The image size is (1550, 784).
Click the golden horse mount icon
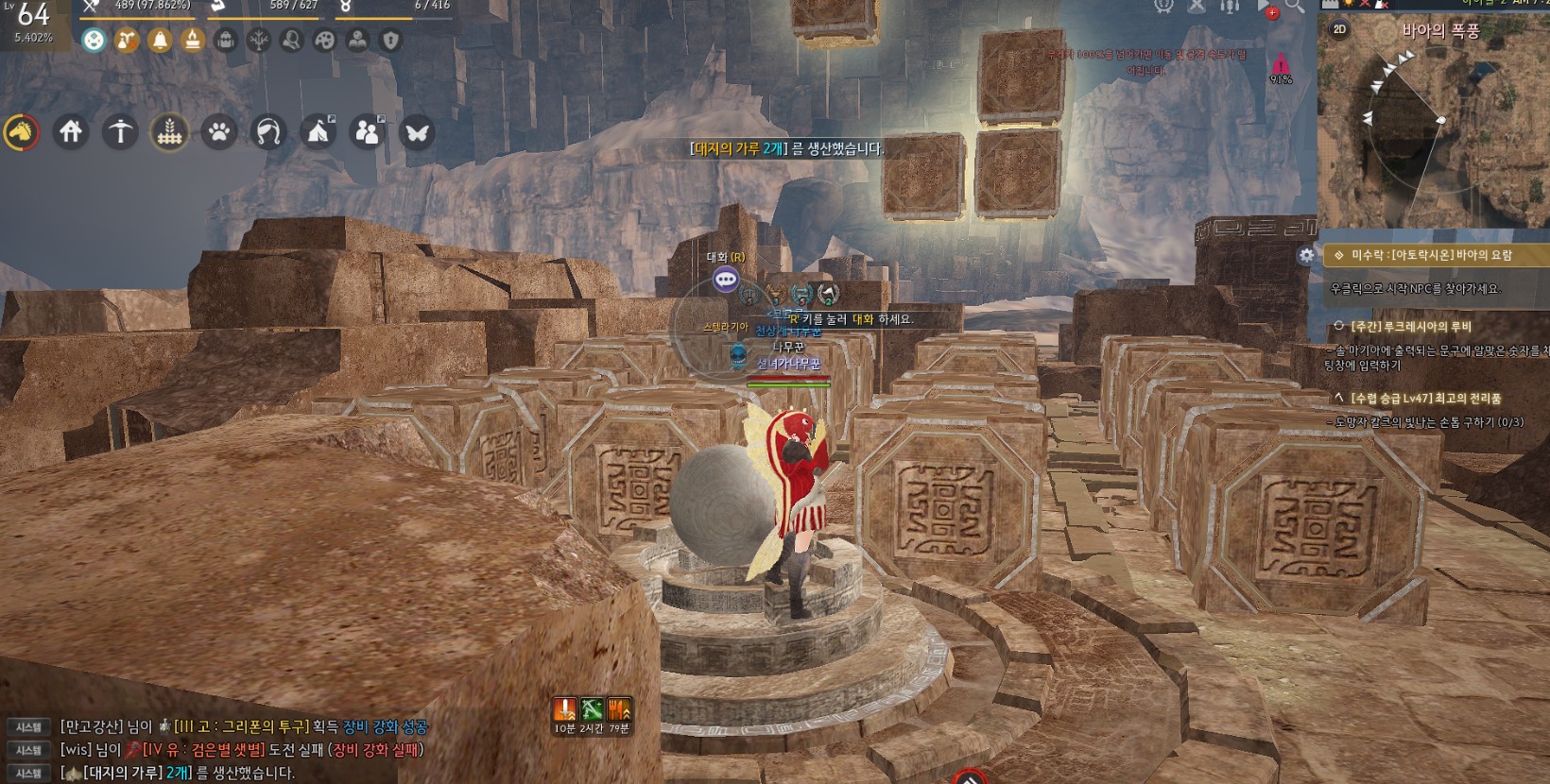pyautogui.click(x=21, y=132)
